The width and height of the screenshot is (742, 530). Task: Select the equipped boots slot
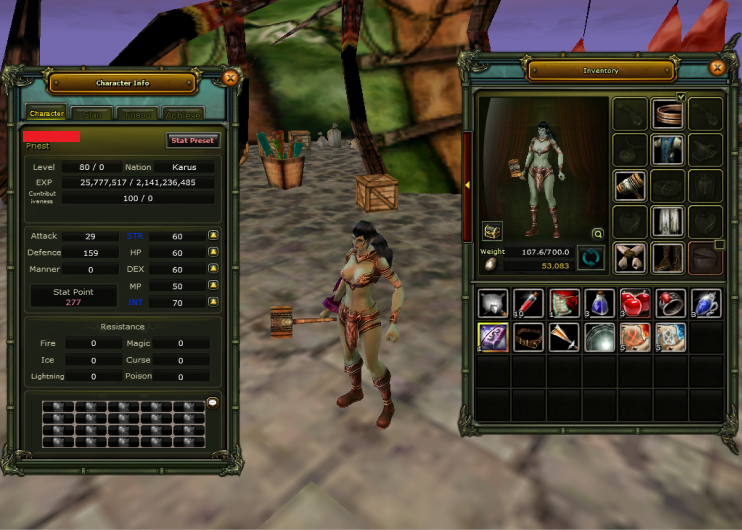[x=667, y=258]
